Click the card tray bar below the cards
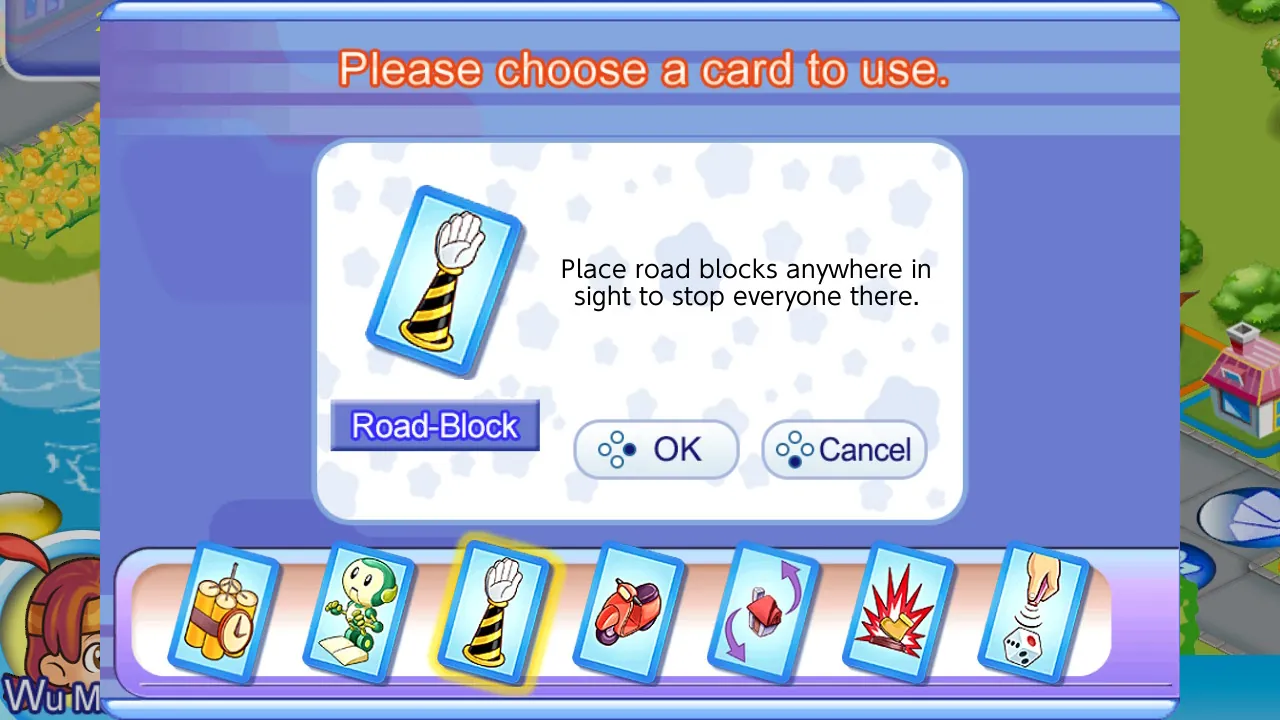Screen dimensions: 1280x720 640,682
